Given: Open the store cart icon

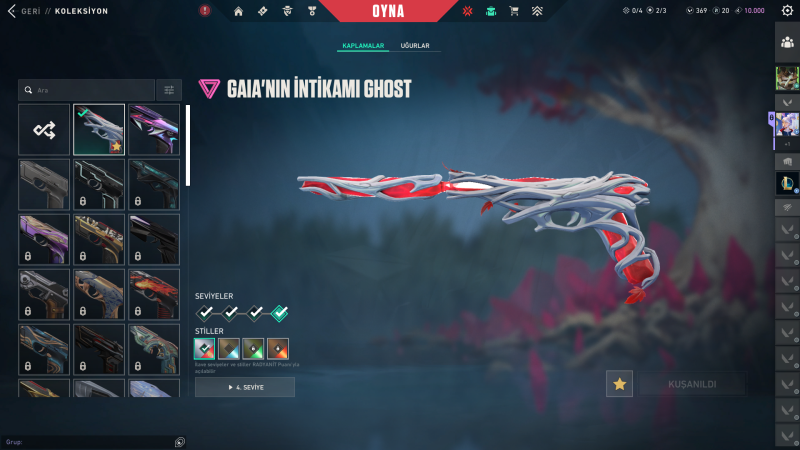Looking at the screenshot, I should pyautogui.click(x=514, y=11).
